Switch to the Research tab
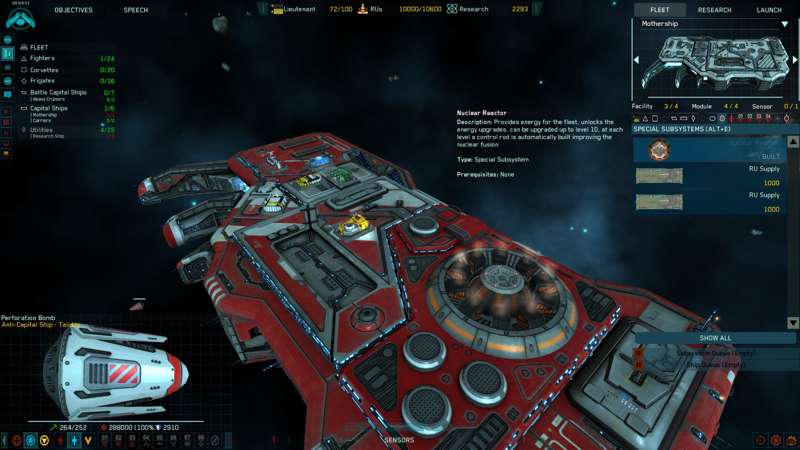The width and height of the screenshot is (800, 450). point(714,9)
